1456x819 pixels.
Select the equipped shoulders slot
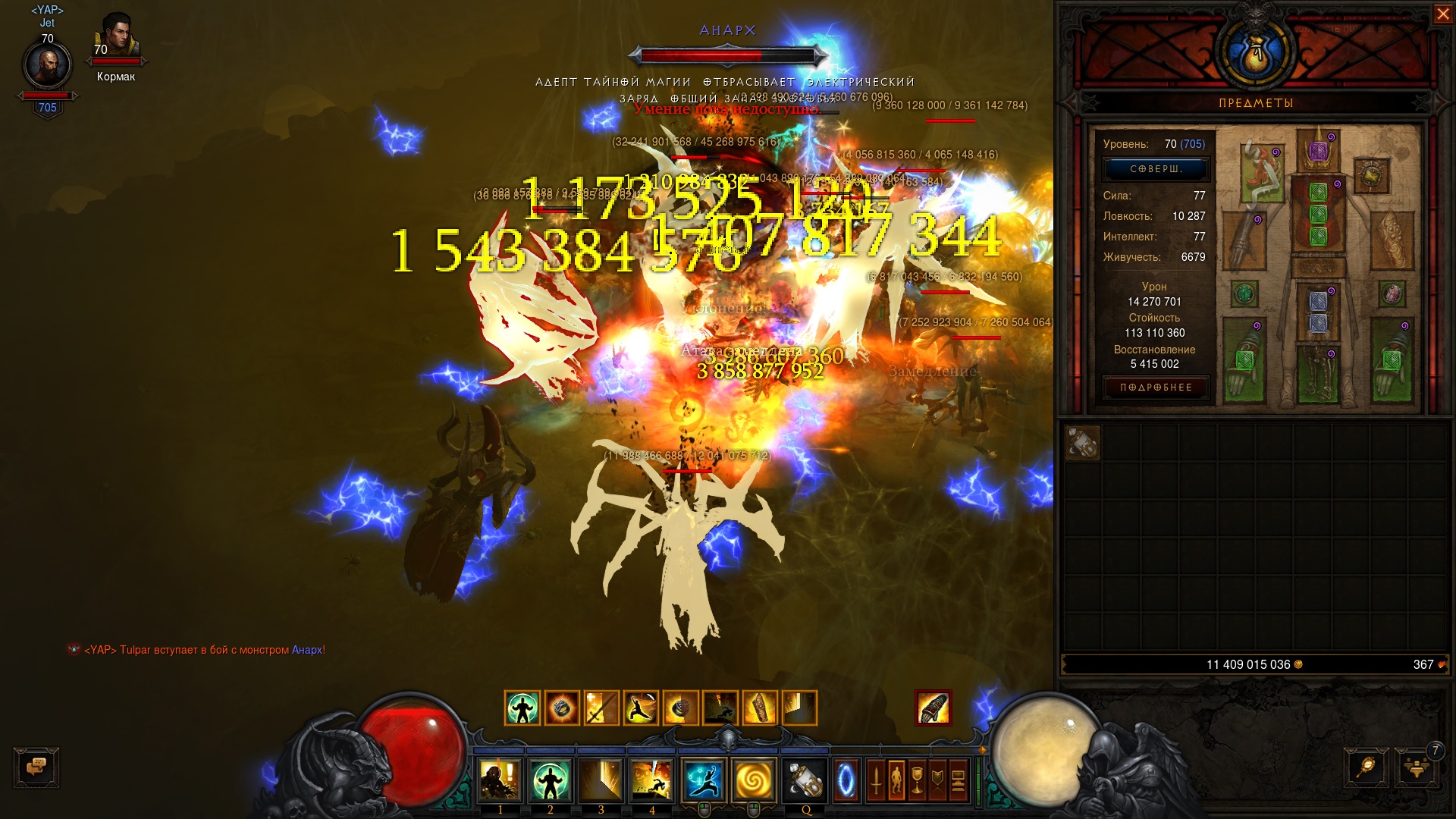pyautogui.click(x=1262, y=173)
